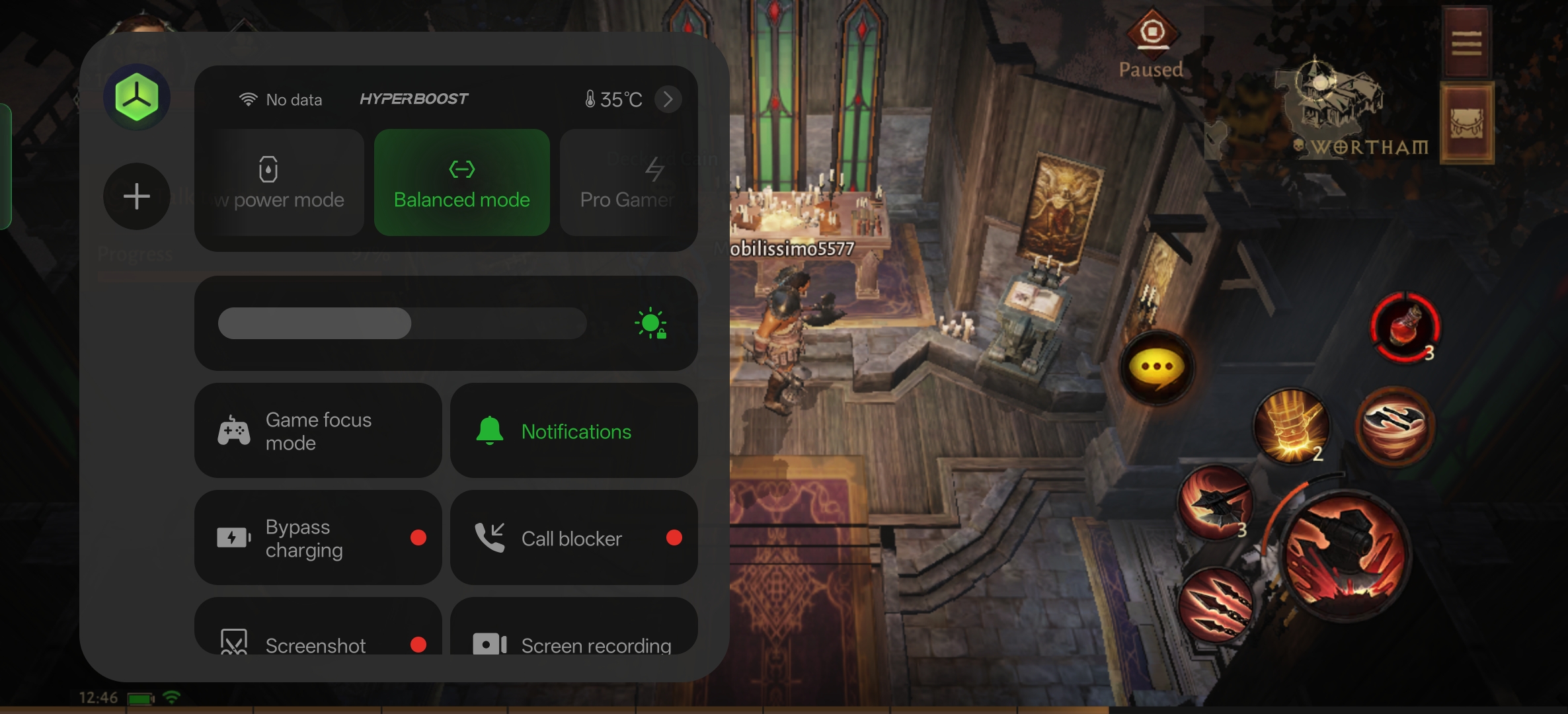Activate the primary hammer attack skill
This screenshot has width=1568, height=714.
[x=1345, y=554]
